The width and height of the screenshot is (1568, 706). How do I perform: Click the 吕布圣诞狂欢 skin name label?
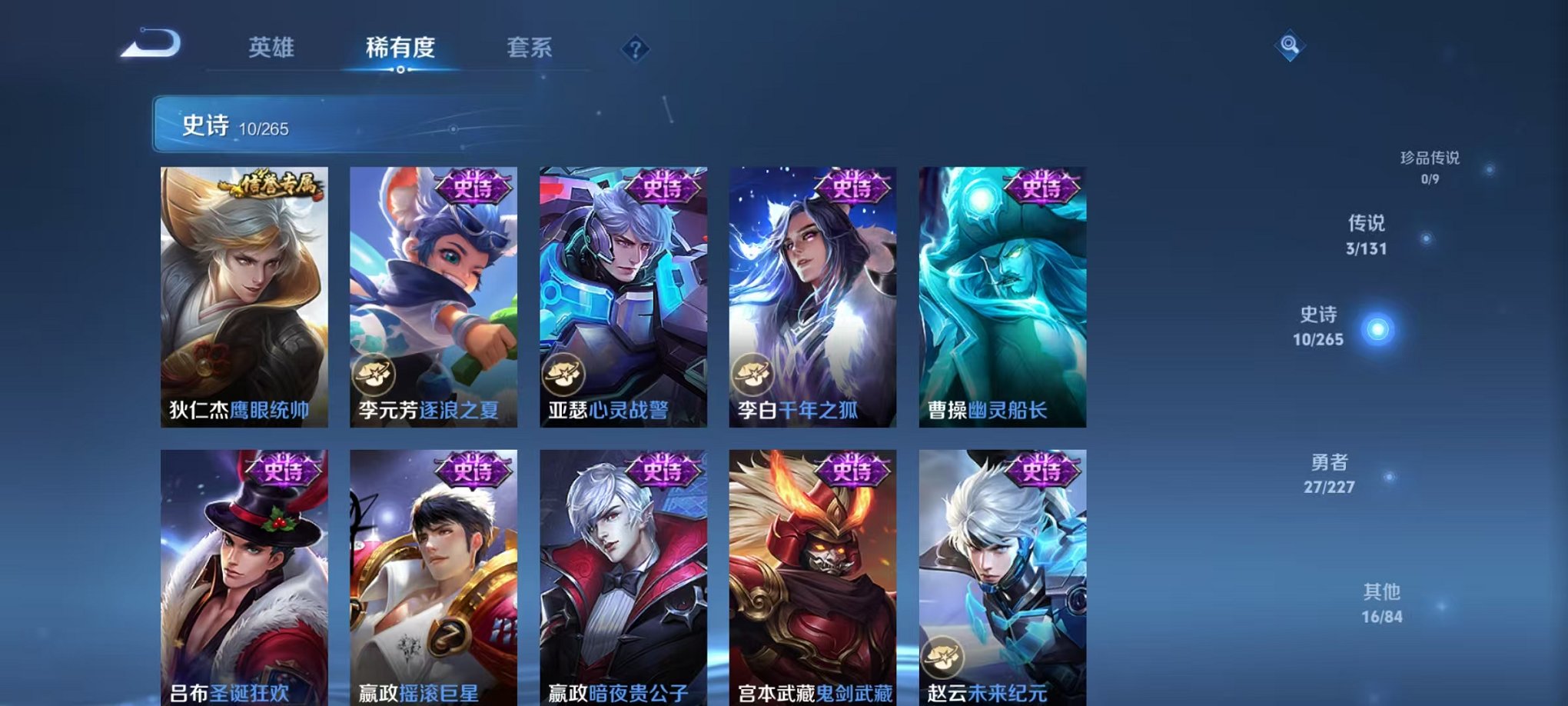(231, 691)
